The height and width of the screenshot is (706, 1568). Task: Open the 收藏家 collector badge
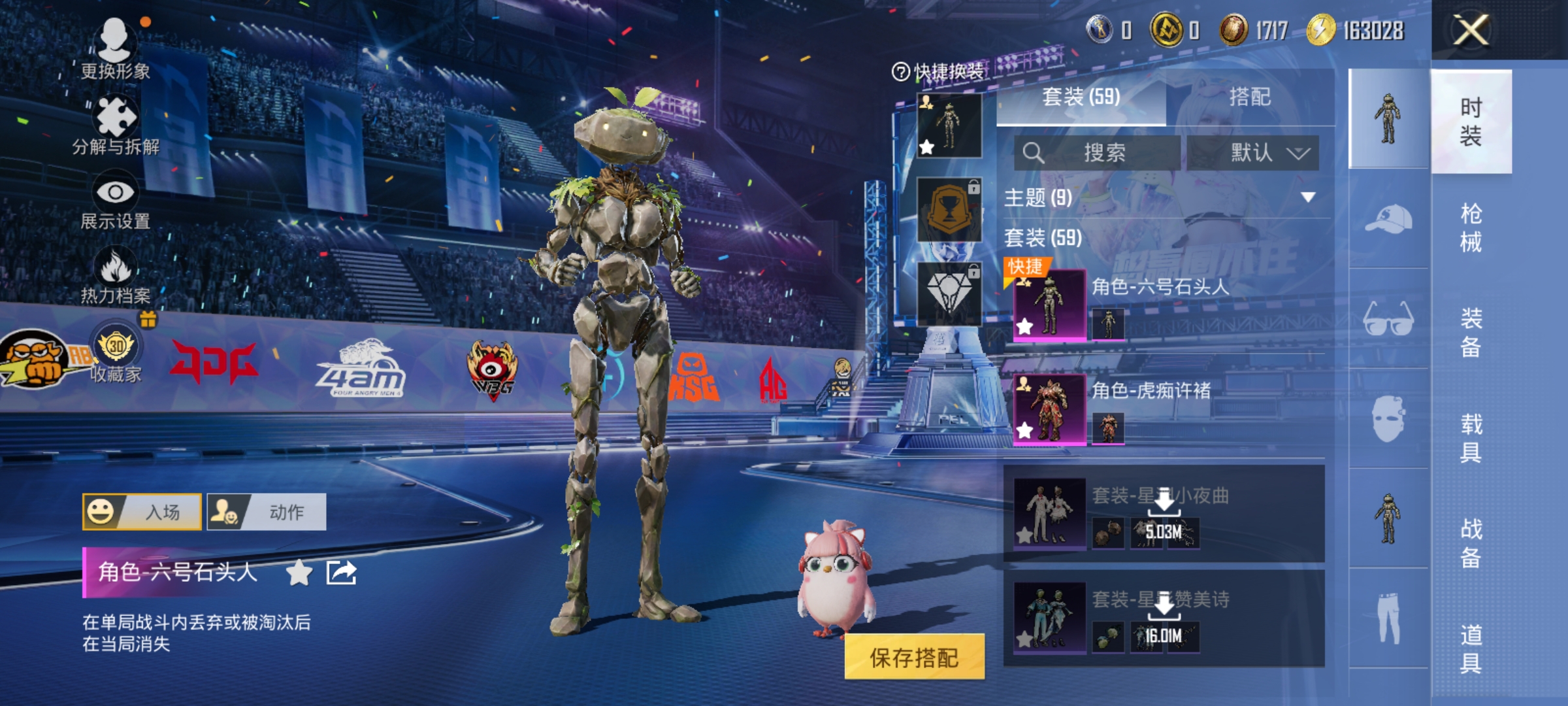click(116, 353)
